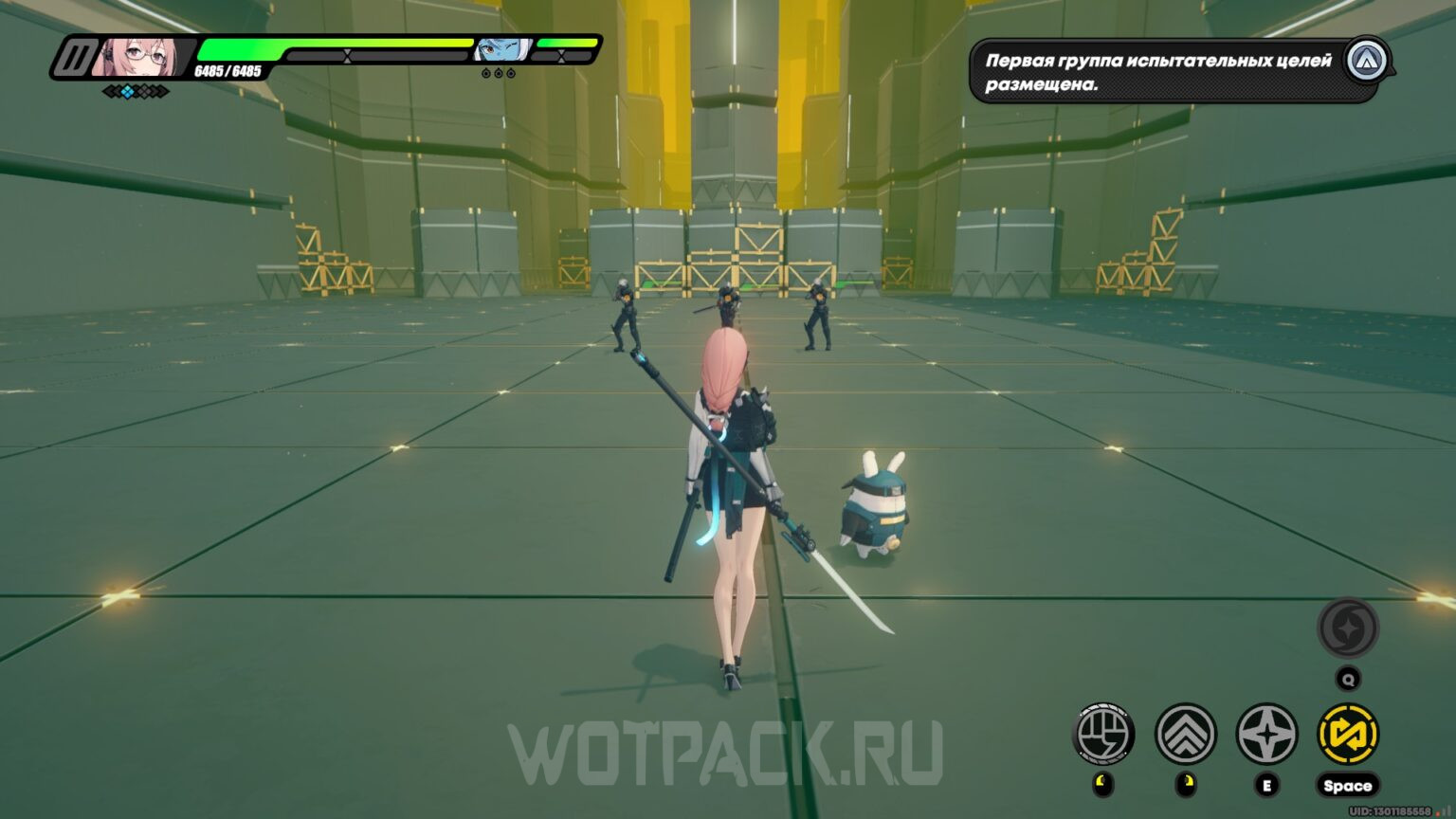The width and height of the screenshot is (1456, 819).
Task: Activate the chevron dodge skill icon
Action: tap(1187, 736)
